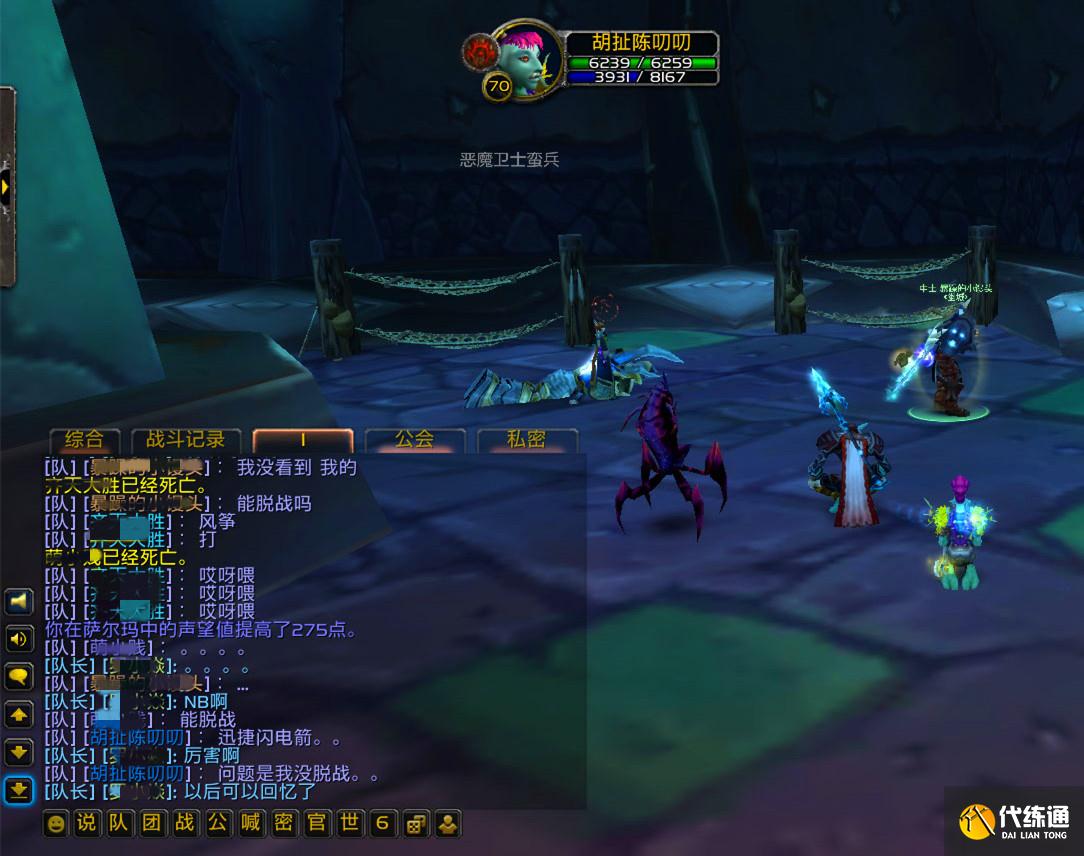Toggle the speaker sound button beside chat
1084x856 pixels.
point(19,639)
